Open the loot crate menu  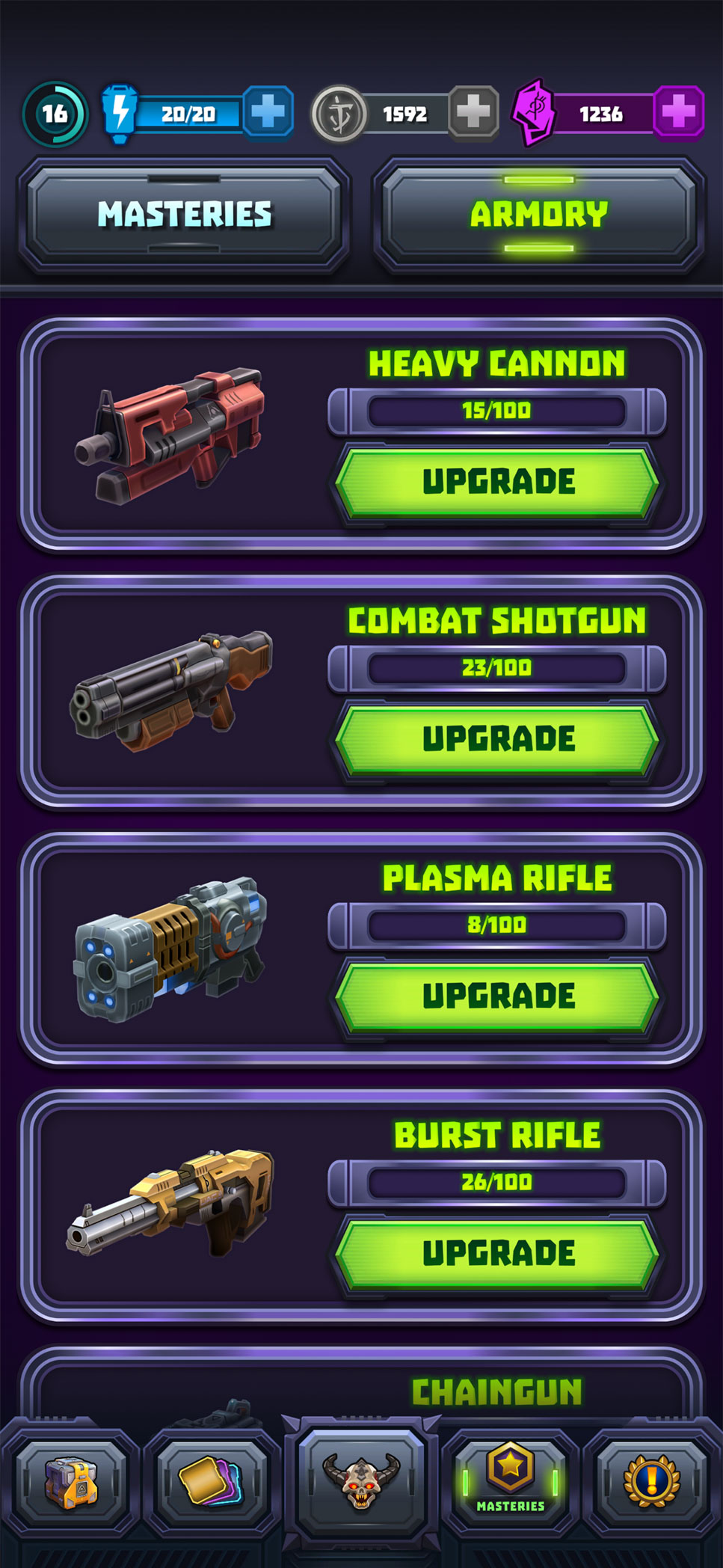click(x=71, y=1483)
